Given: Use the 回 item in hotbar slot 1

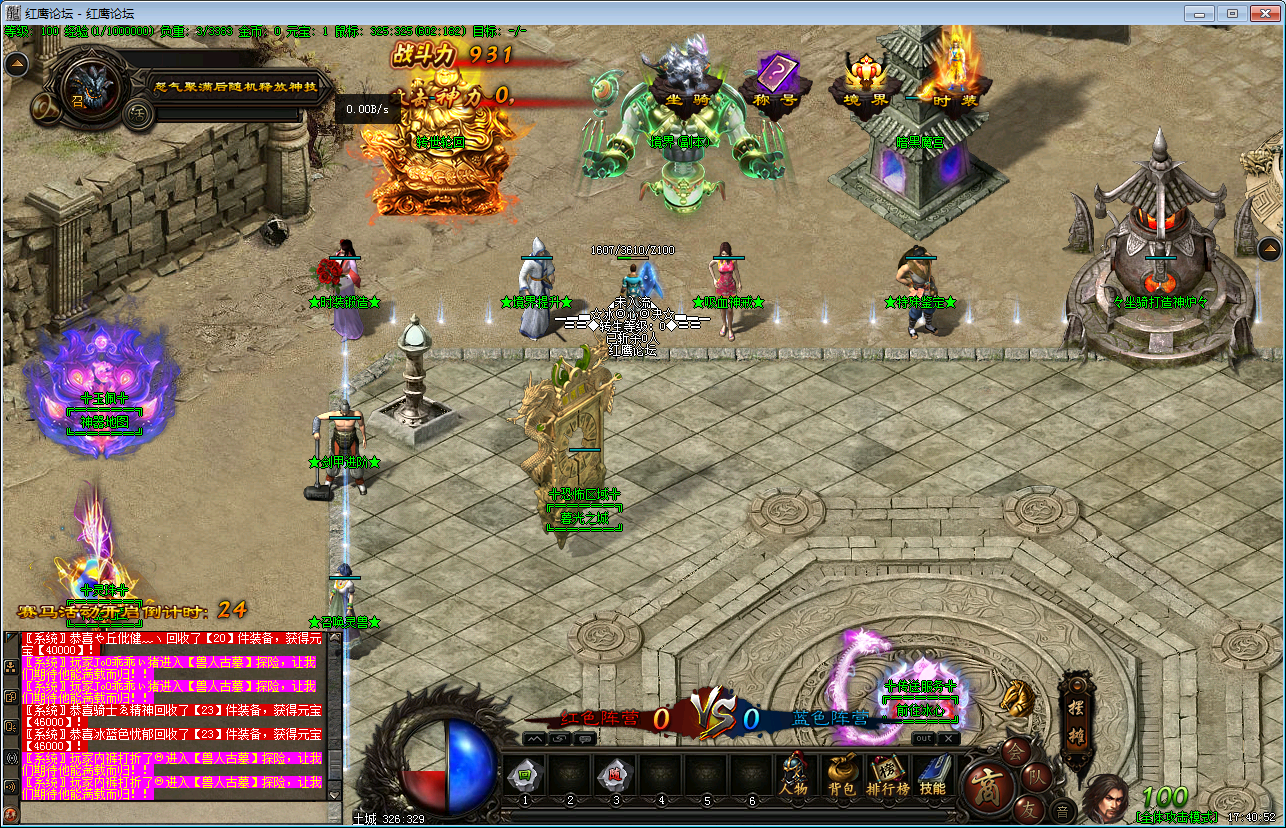Looking at the screenshot, I should (x=524, y=774).
